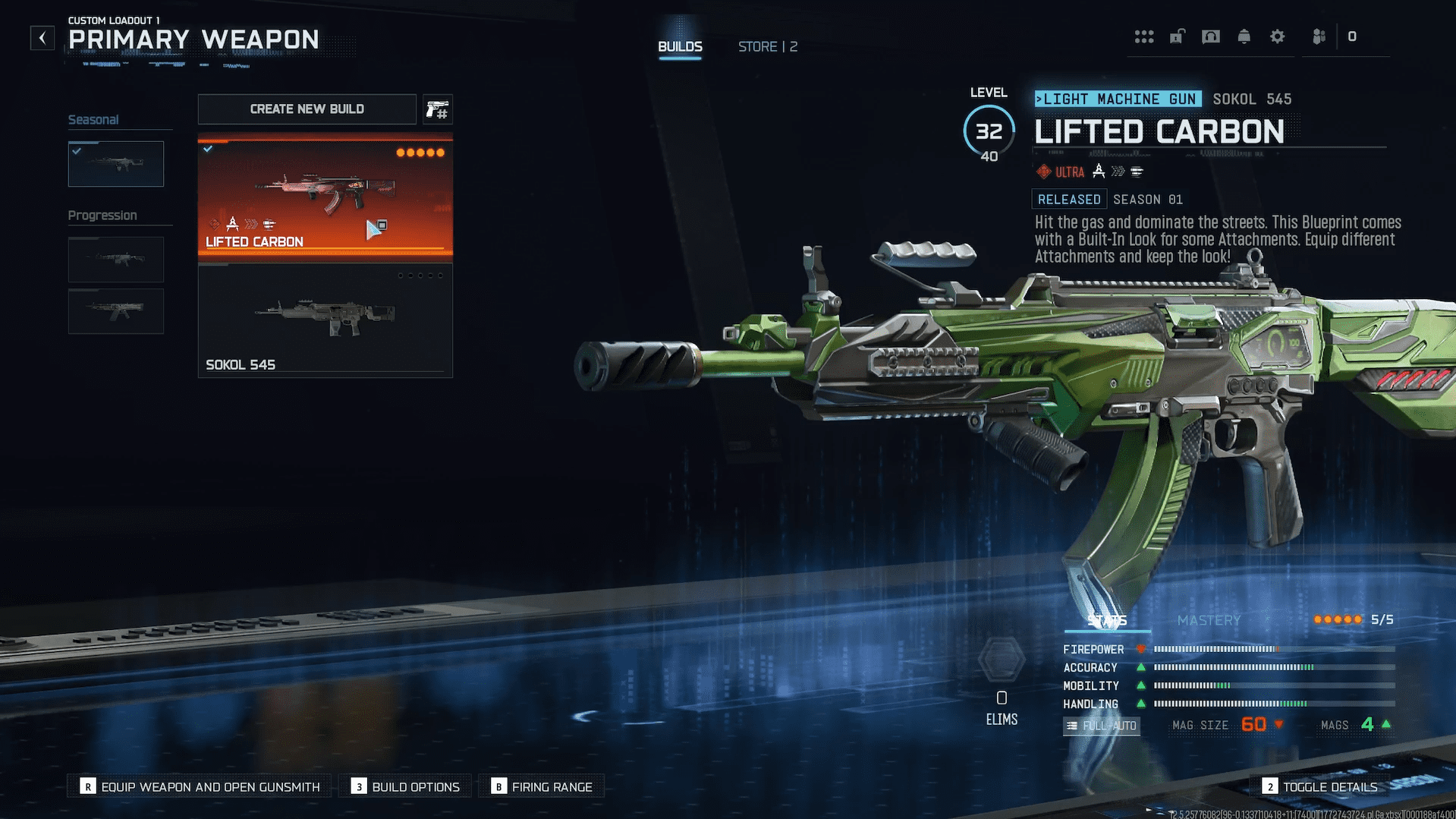This screenshot has width=1456, height=819.
Task: Choose the base Sokol 545 build
Action: (325, 320)
